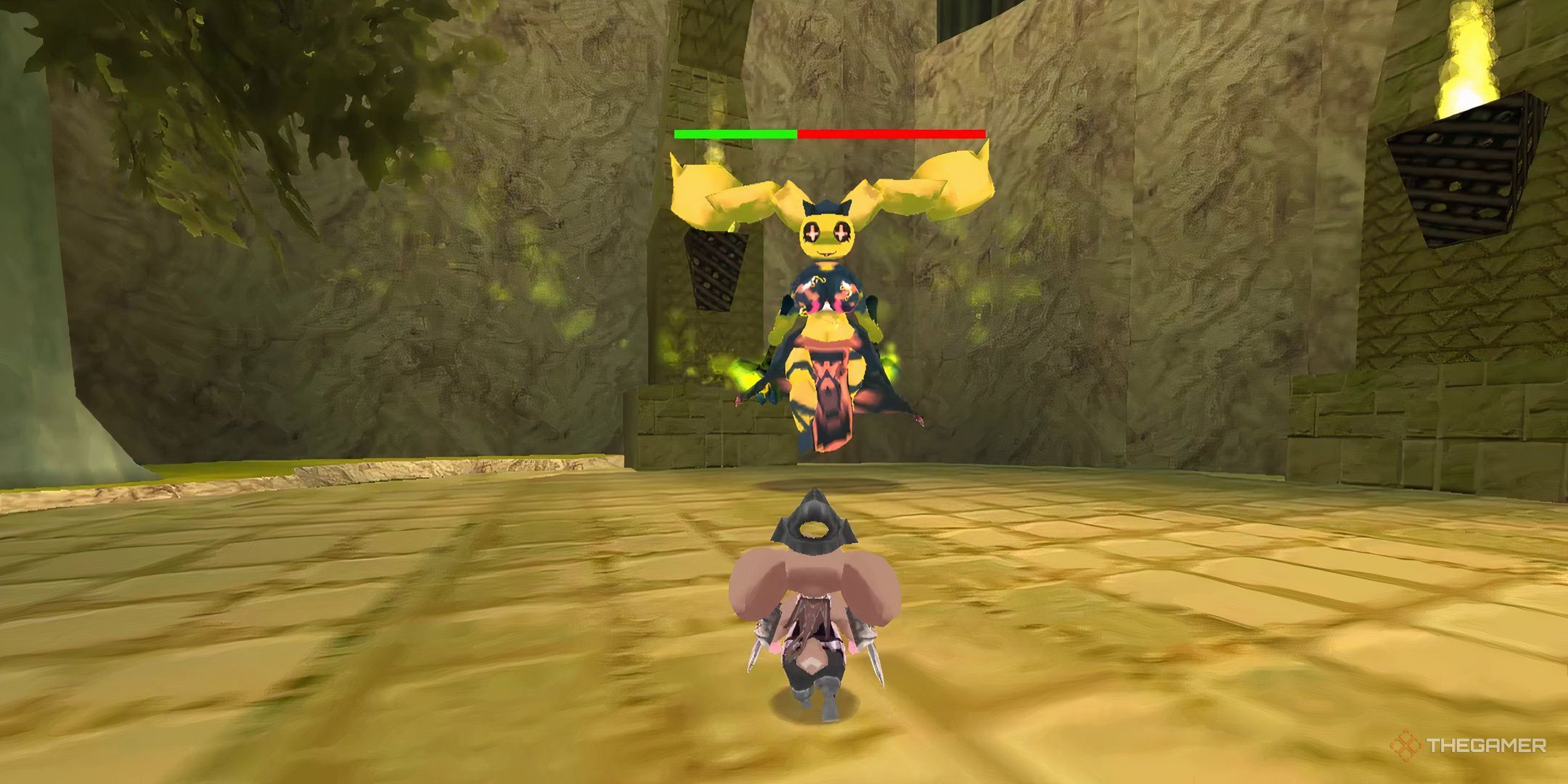Screen dimensions: 1568x784
Task: Toggle the red portion of the boss health bar
Action: pyautogui.click(x=893, y=134)
